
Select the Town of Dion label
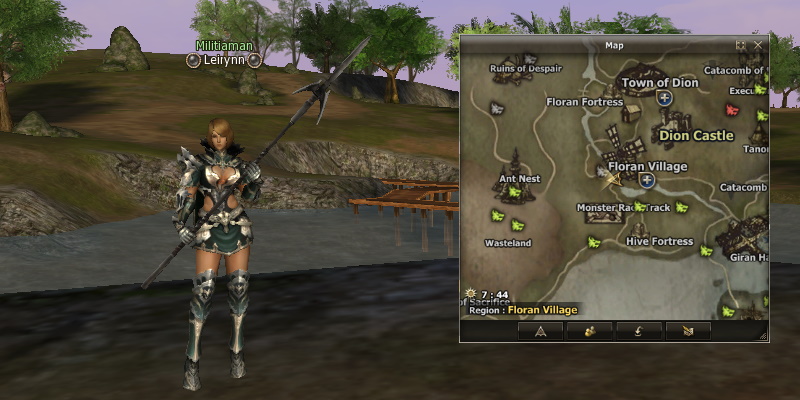coord(660,83)
